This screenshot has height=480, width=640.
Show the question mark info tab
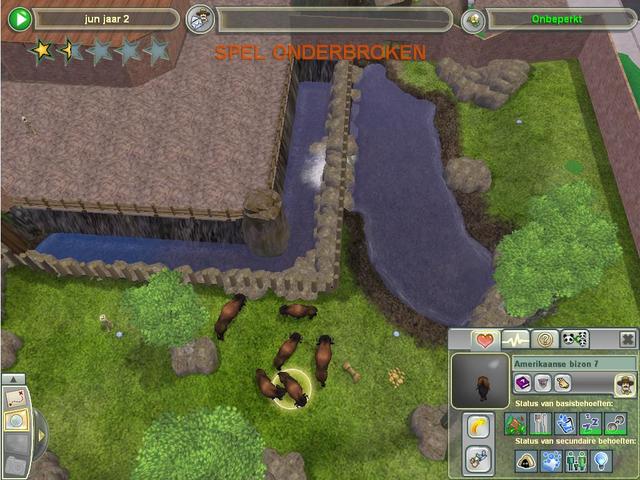(545, 340)
